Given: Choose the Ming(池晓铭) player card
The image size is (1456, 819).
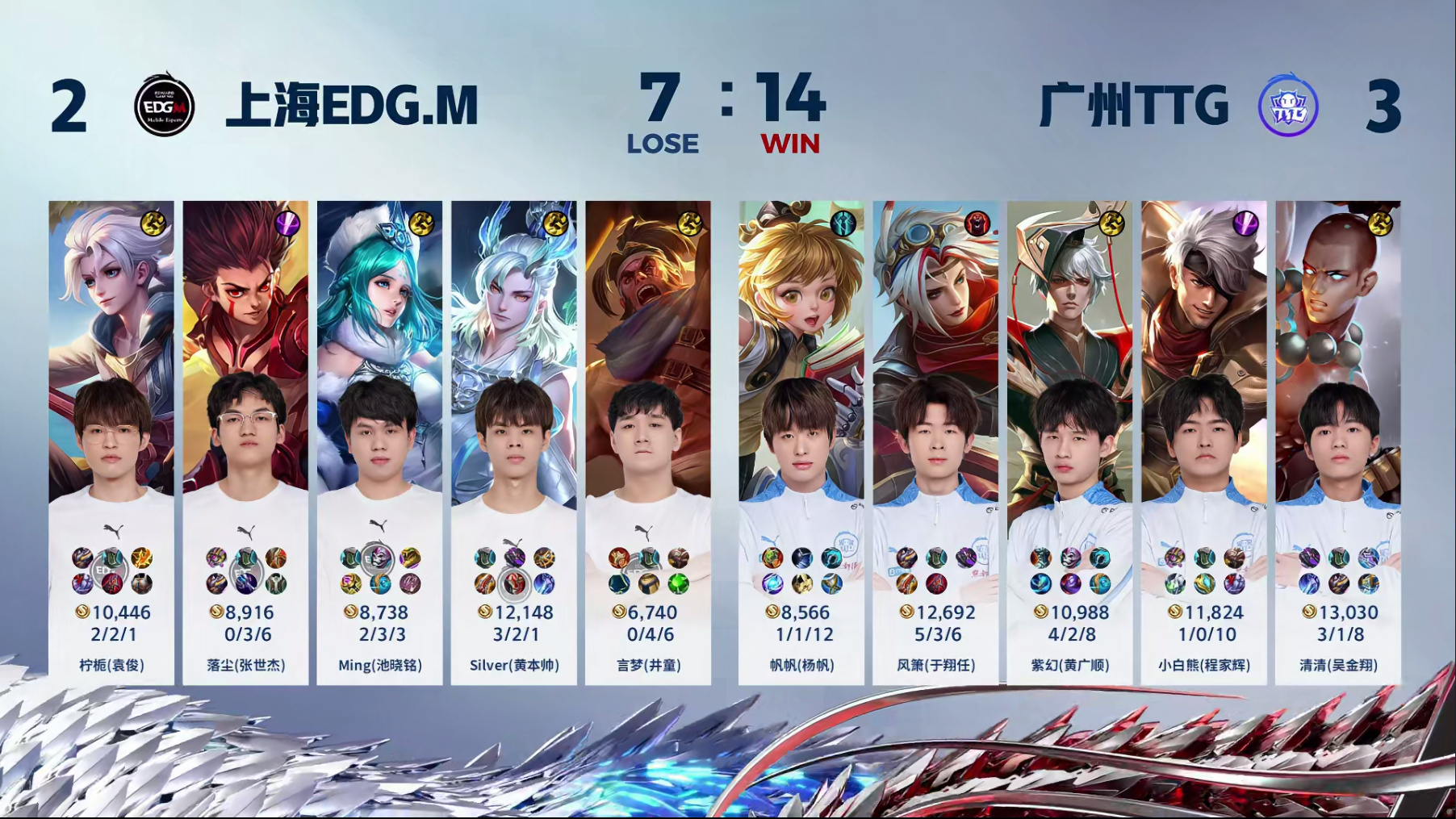Looking at the screenshot, I should tap(379, 442).
